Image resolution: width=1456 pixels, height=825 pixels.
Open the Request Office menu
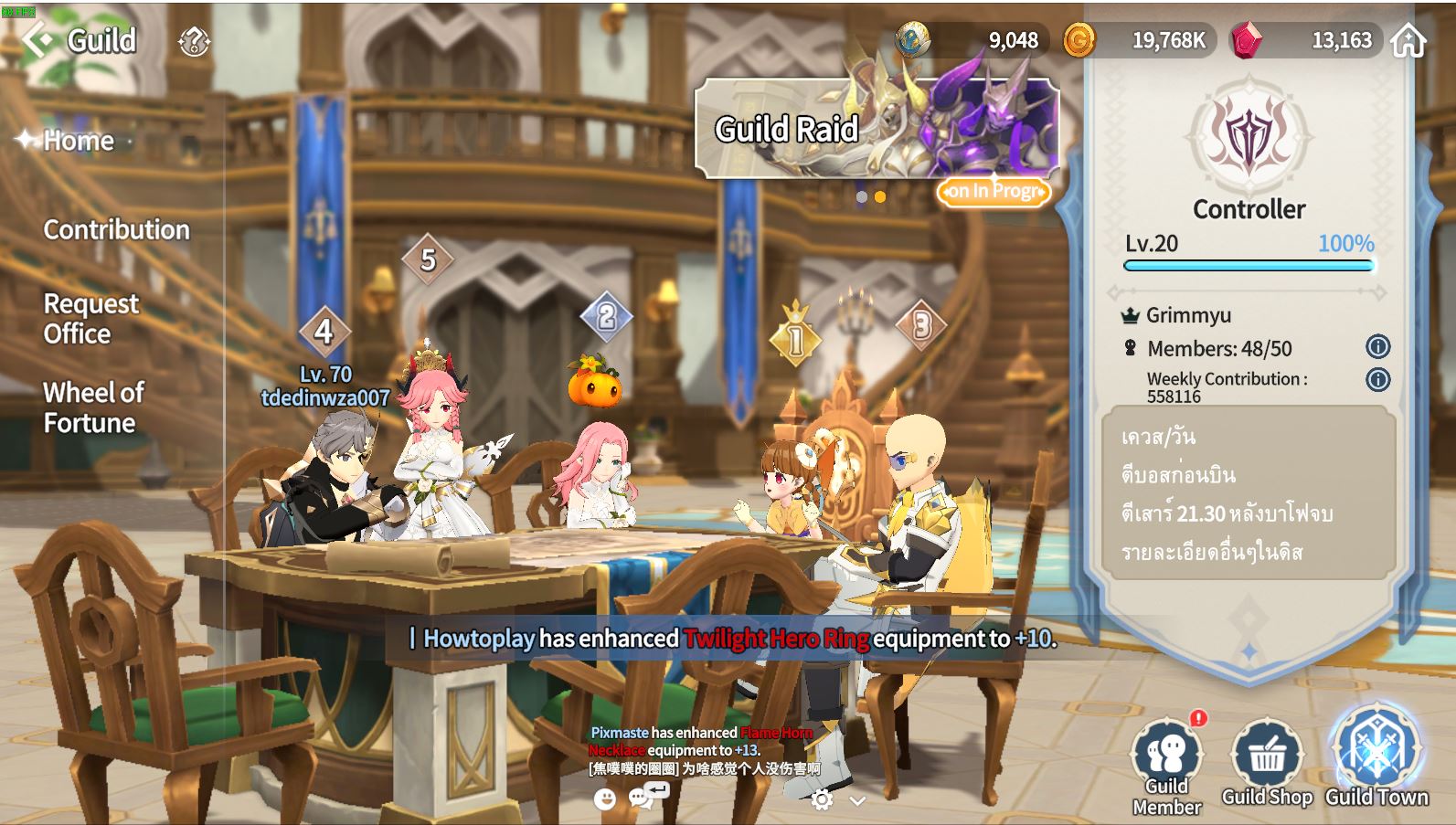pyautogui.click(x=90, y=318)
